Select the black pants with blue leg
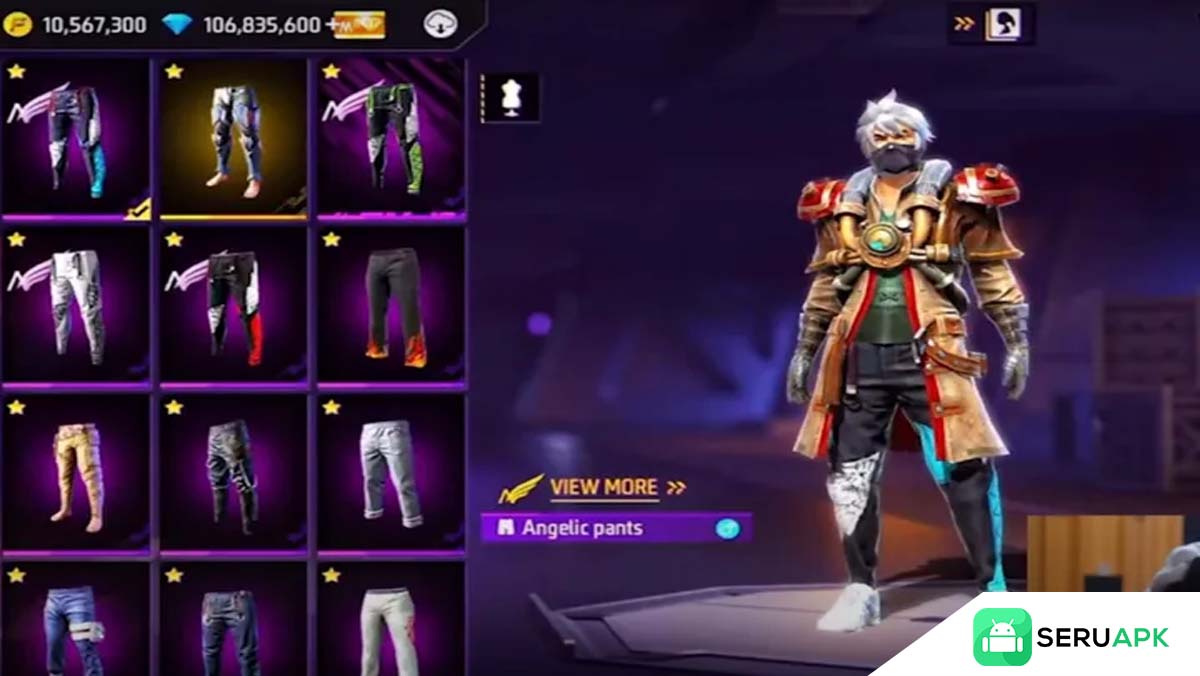The width and height of the screenshot is (1200, 676). coord(76,138)
